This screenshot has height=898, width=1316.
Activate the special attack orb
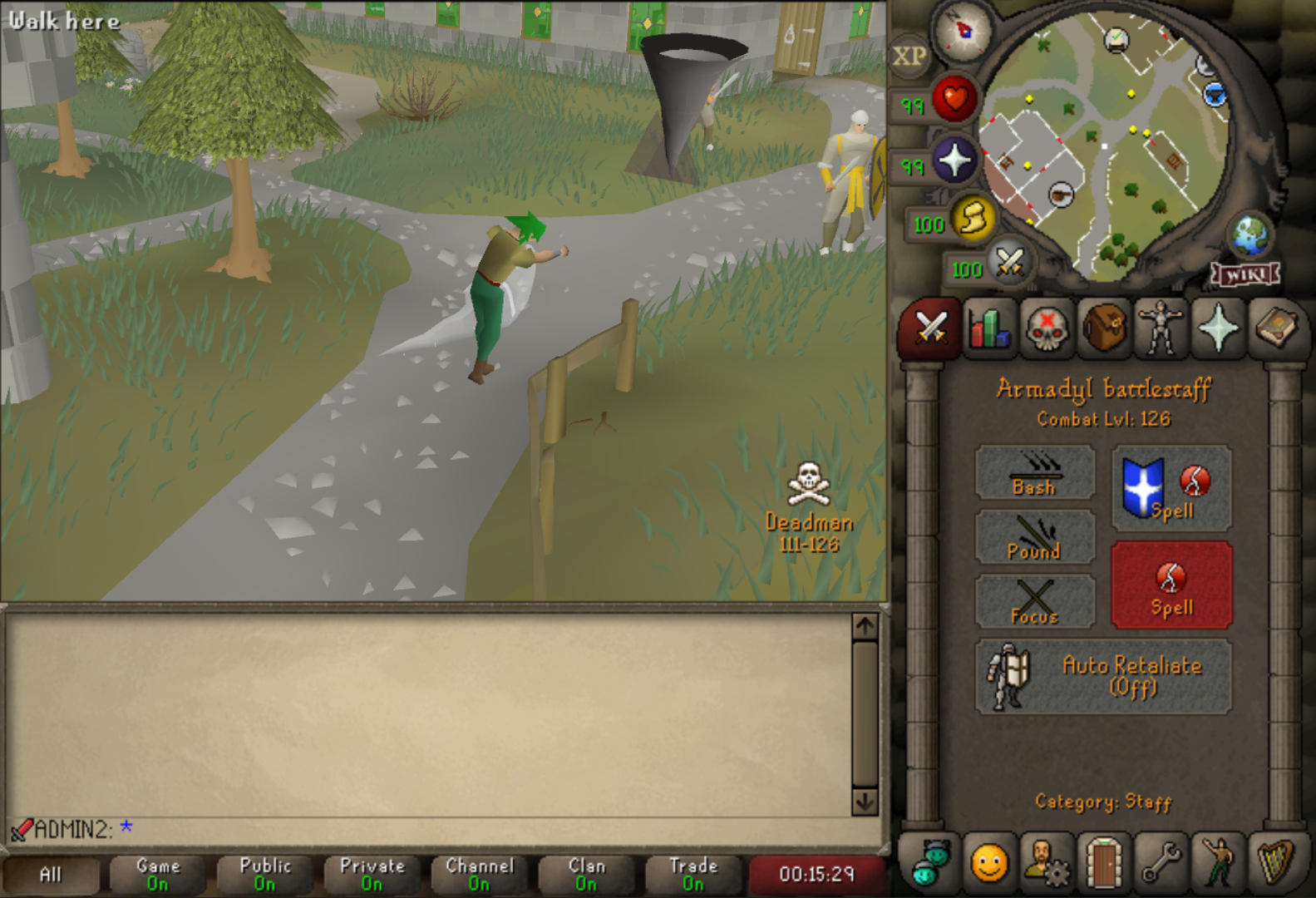coord(1010,264)
